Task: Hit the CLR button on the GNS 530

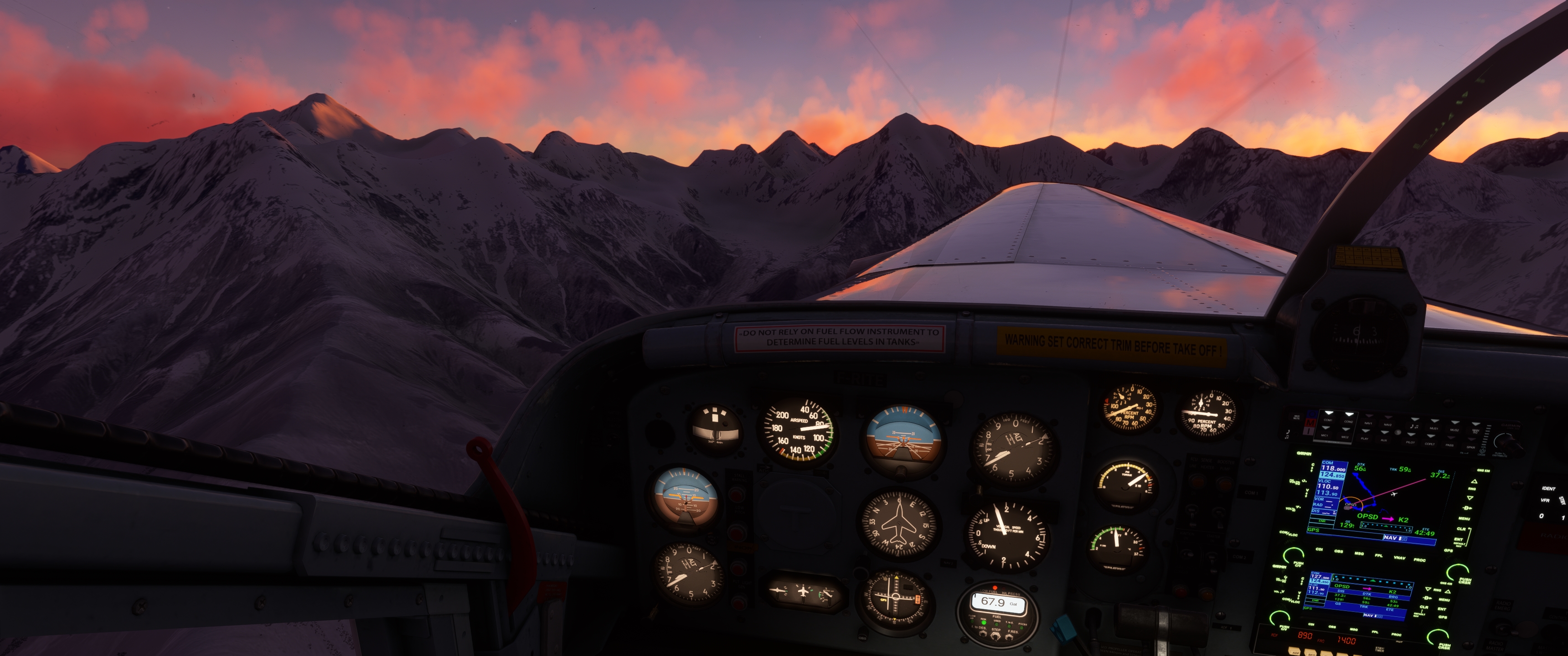Action: click(1461, 529)
